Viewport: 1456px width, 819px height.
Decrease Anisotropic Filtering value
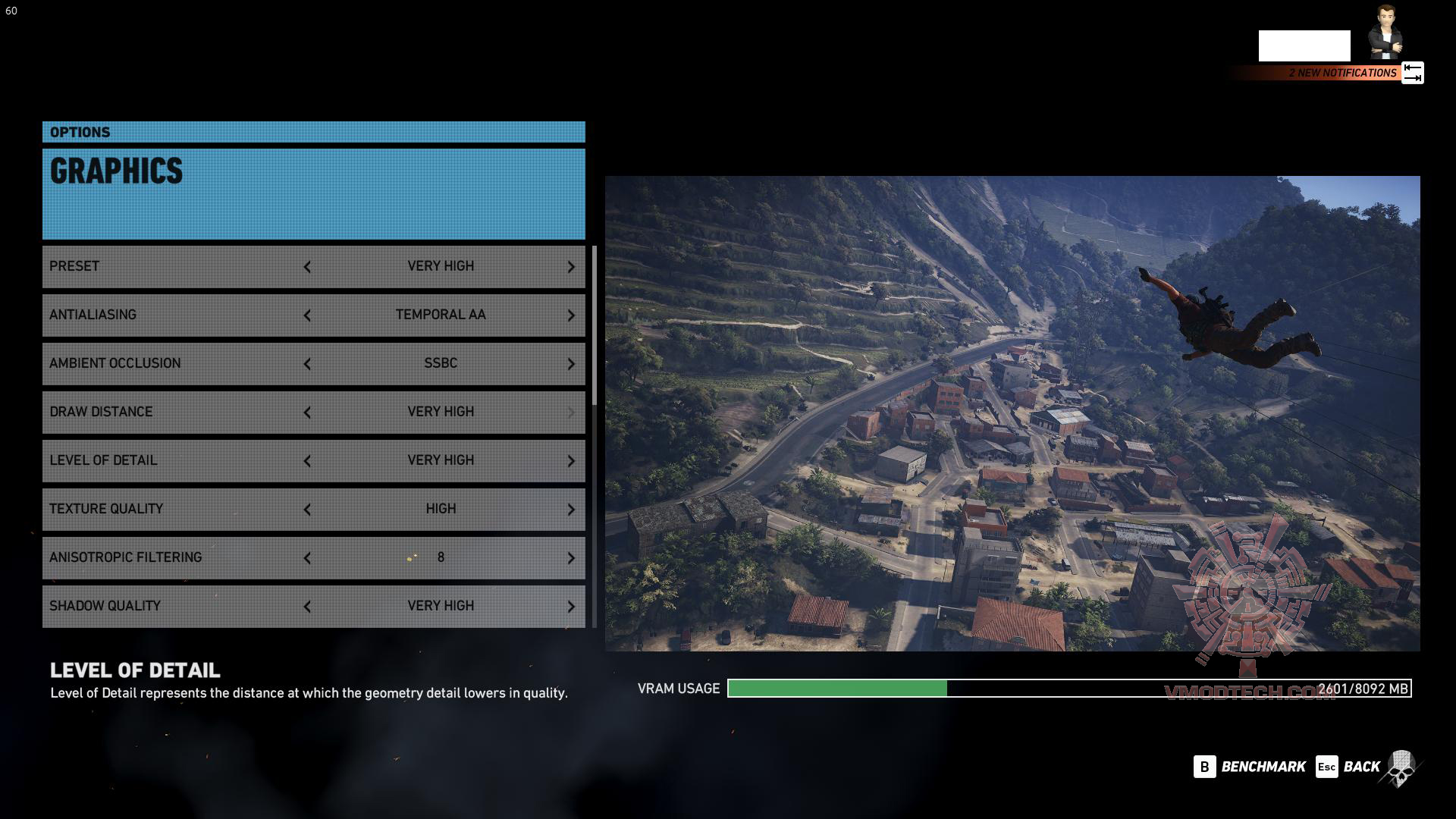[x=307, y=558]
